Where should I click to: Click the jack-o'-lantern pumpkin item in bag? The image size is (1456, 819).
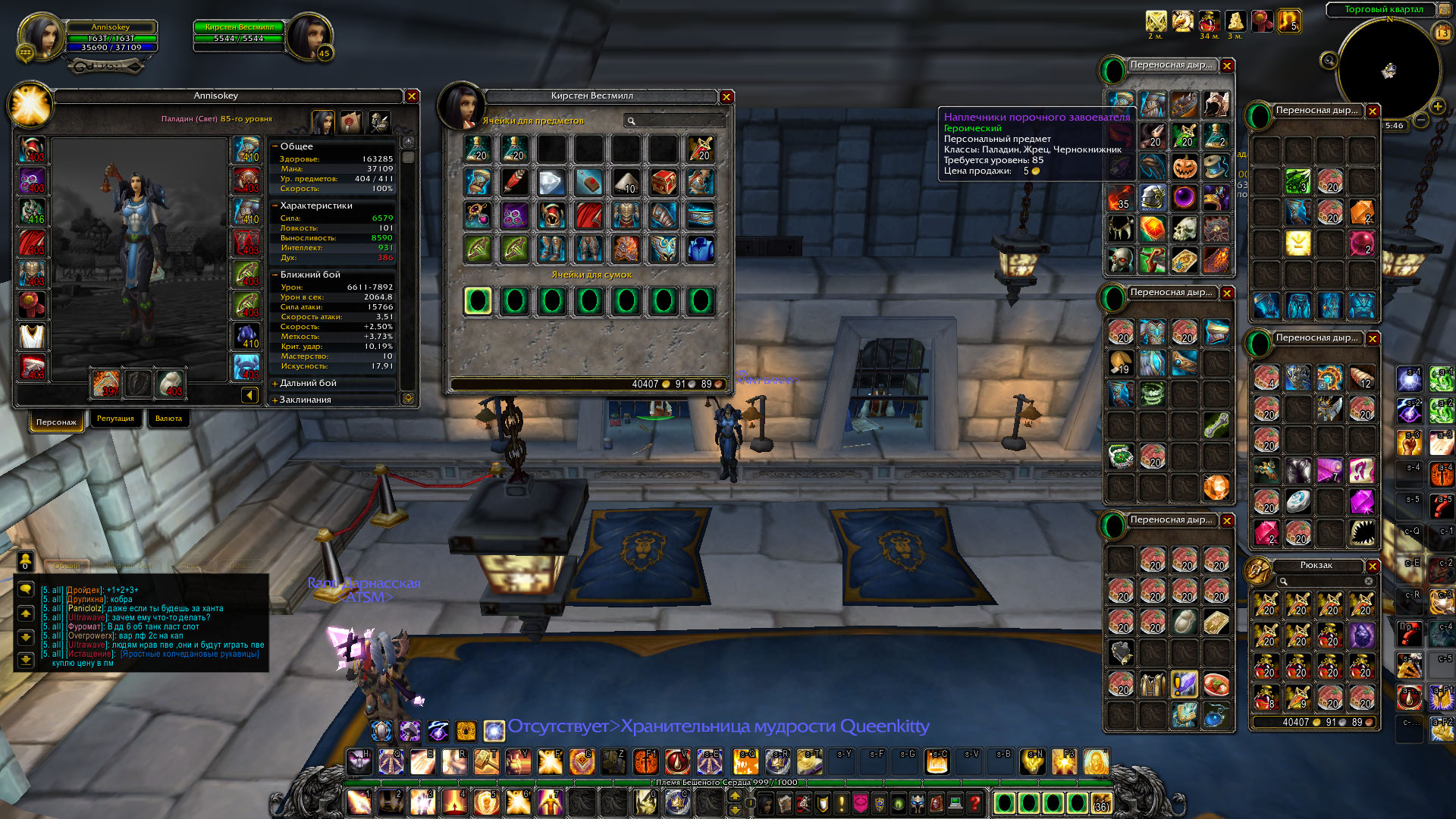pos(1185,166)
